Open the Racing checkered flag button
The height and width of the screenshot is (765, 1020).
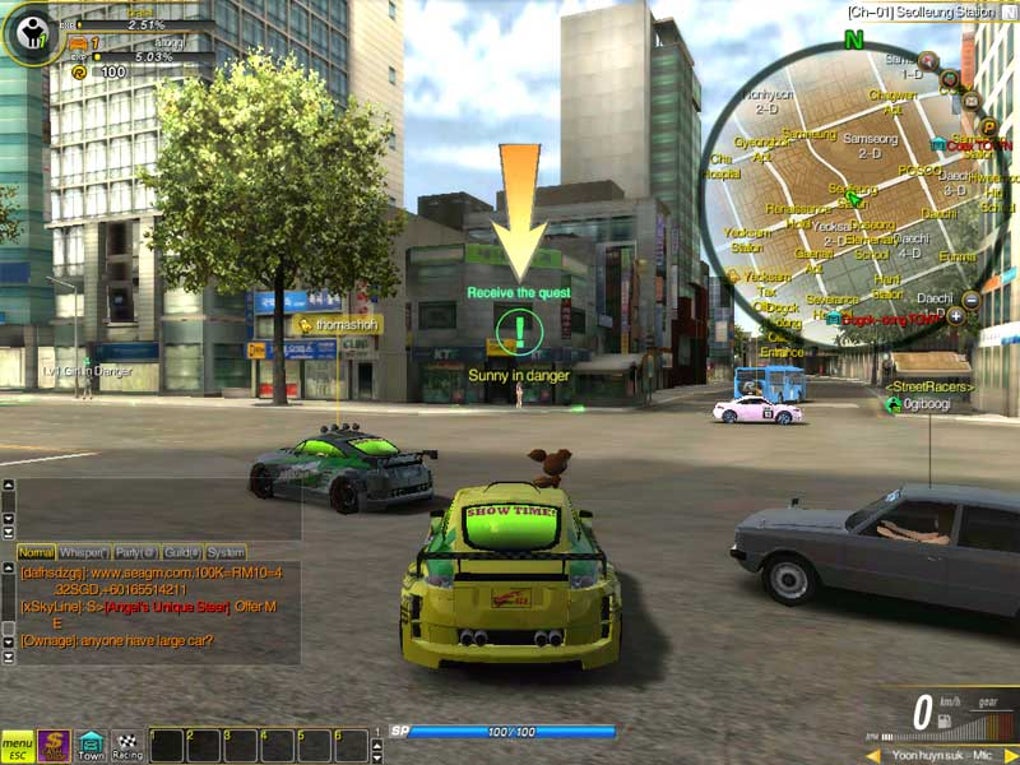[x=128, y=746]
